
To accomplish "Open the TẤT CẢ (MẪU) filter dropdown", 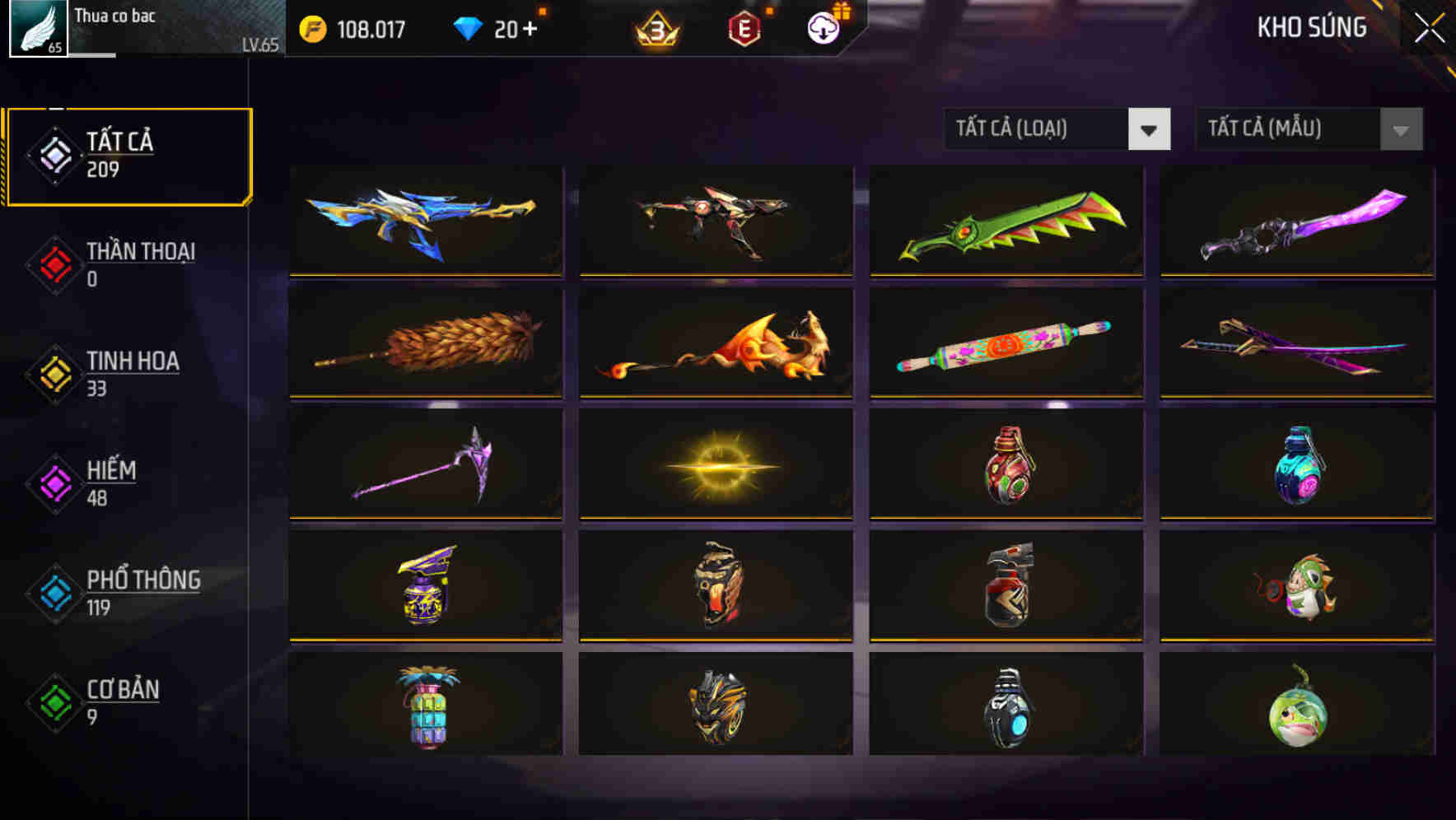I will click(x=1309, y=129).
